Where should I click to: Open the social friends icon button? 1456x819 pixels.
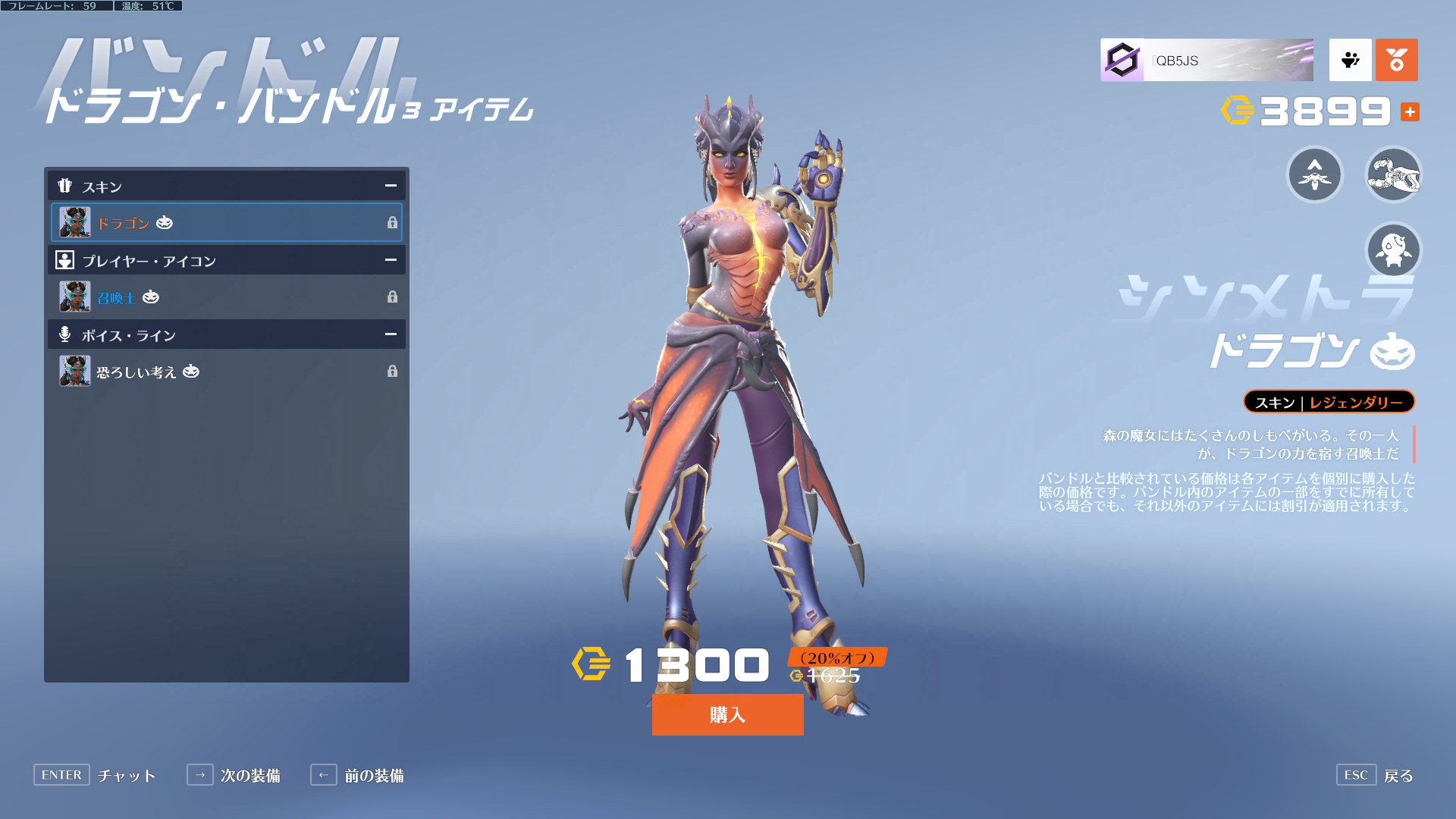pos(1350,61)
